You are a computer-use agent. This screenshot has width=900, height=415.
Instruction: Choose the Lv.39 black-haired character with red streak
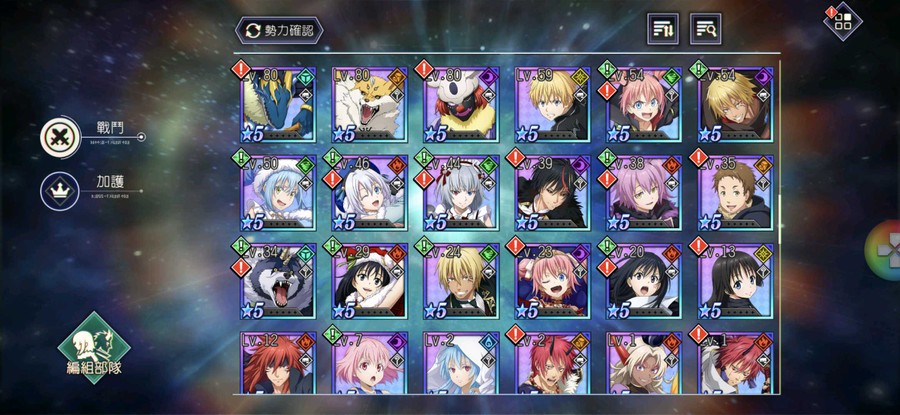click(x=551, y=192)
